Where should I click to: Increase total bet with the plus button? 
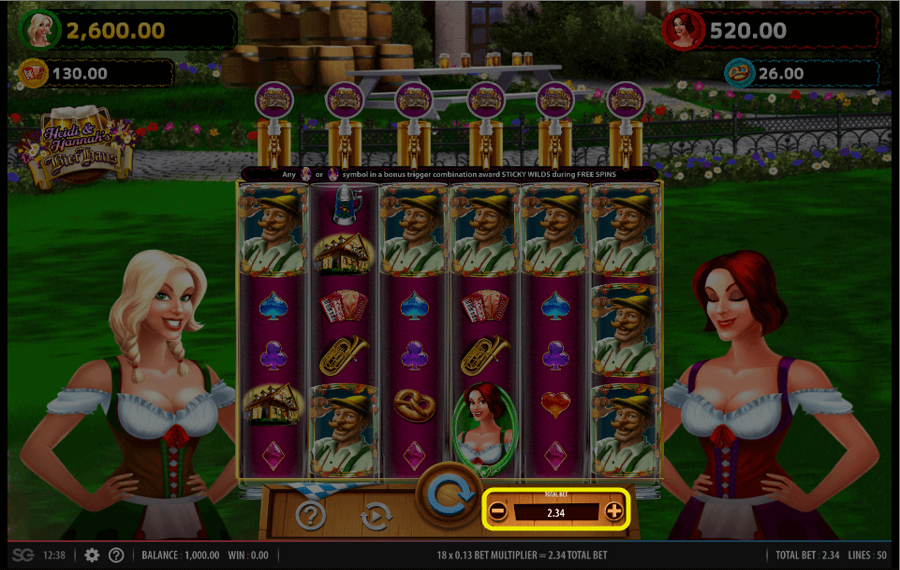point(614,512)
